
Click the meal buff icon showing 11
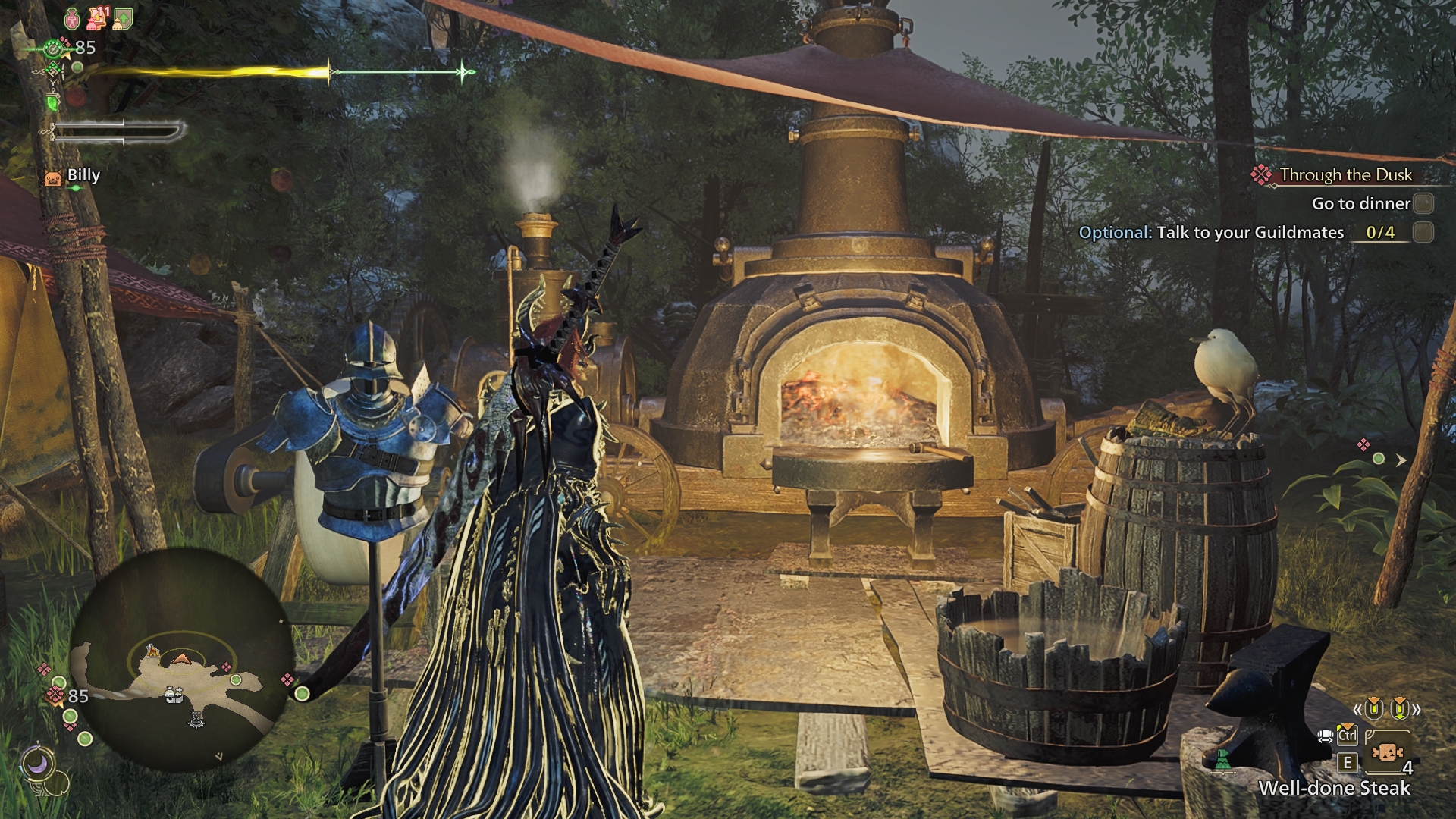pyautogui.click(x=96, y=19)
